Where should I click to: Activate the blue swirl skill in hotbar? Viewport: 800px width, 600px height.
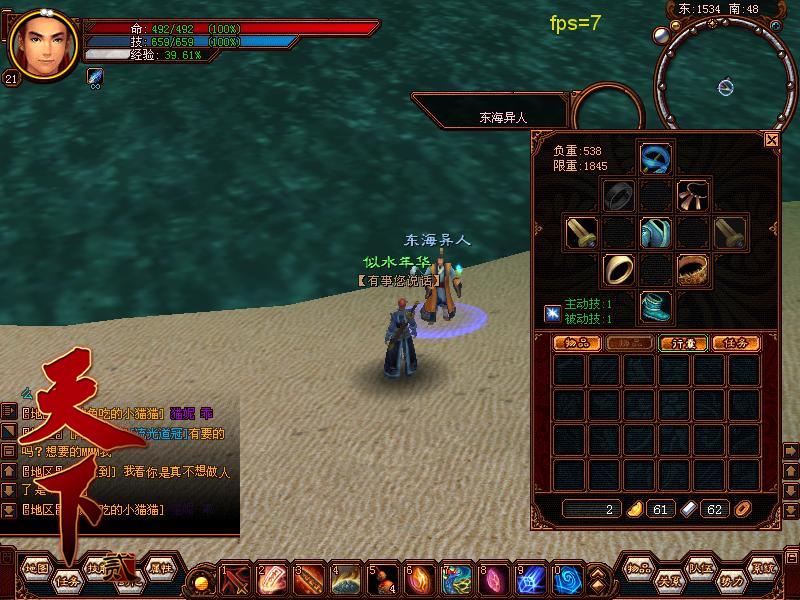pyautogui.click(x=568, y=579)
